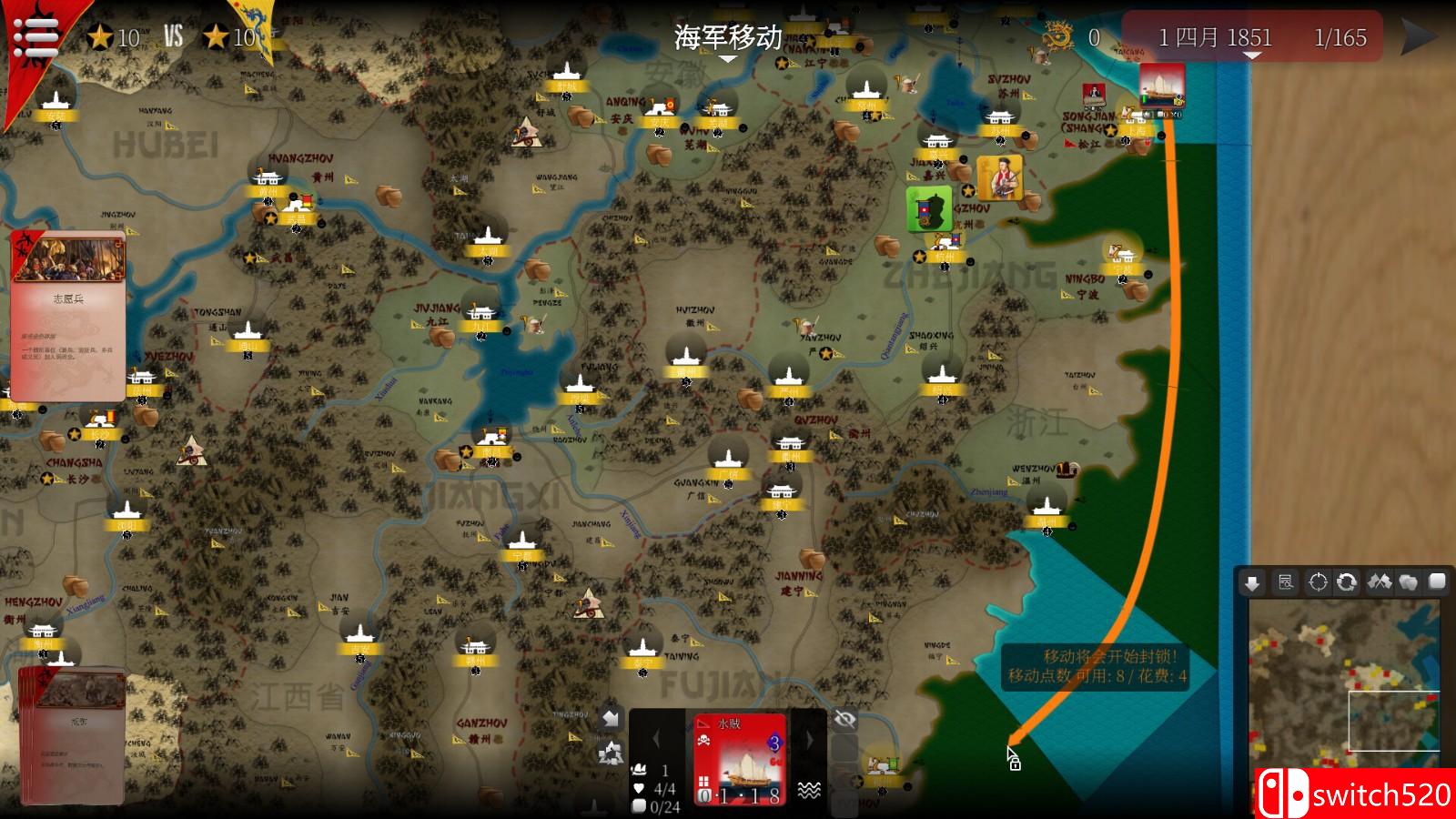Click the end-turn arrow at the top right
The width and height of the screenshot is (1456, 819).
[x=1418, y=36]
